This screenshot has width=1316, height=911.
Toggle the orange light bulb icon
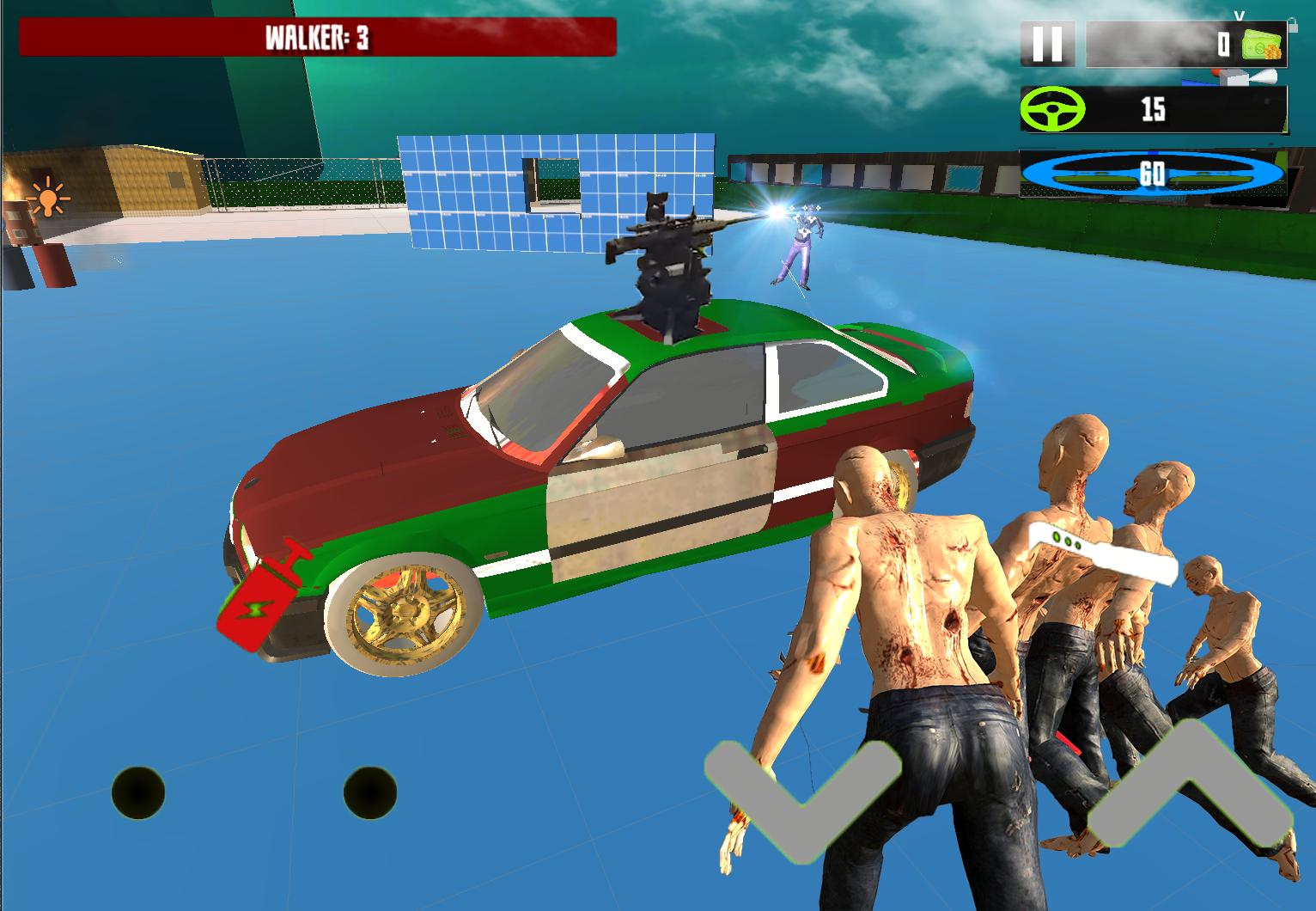pyautogui.click(x=48, y=198)
